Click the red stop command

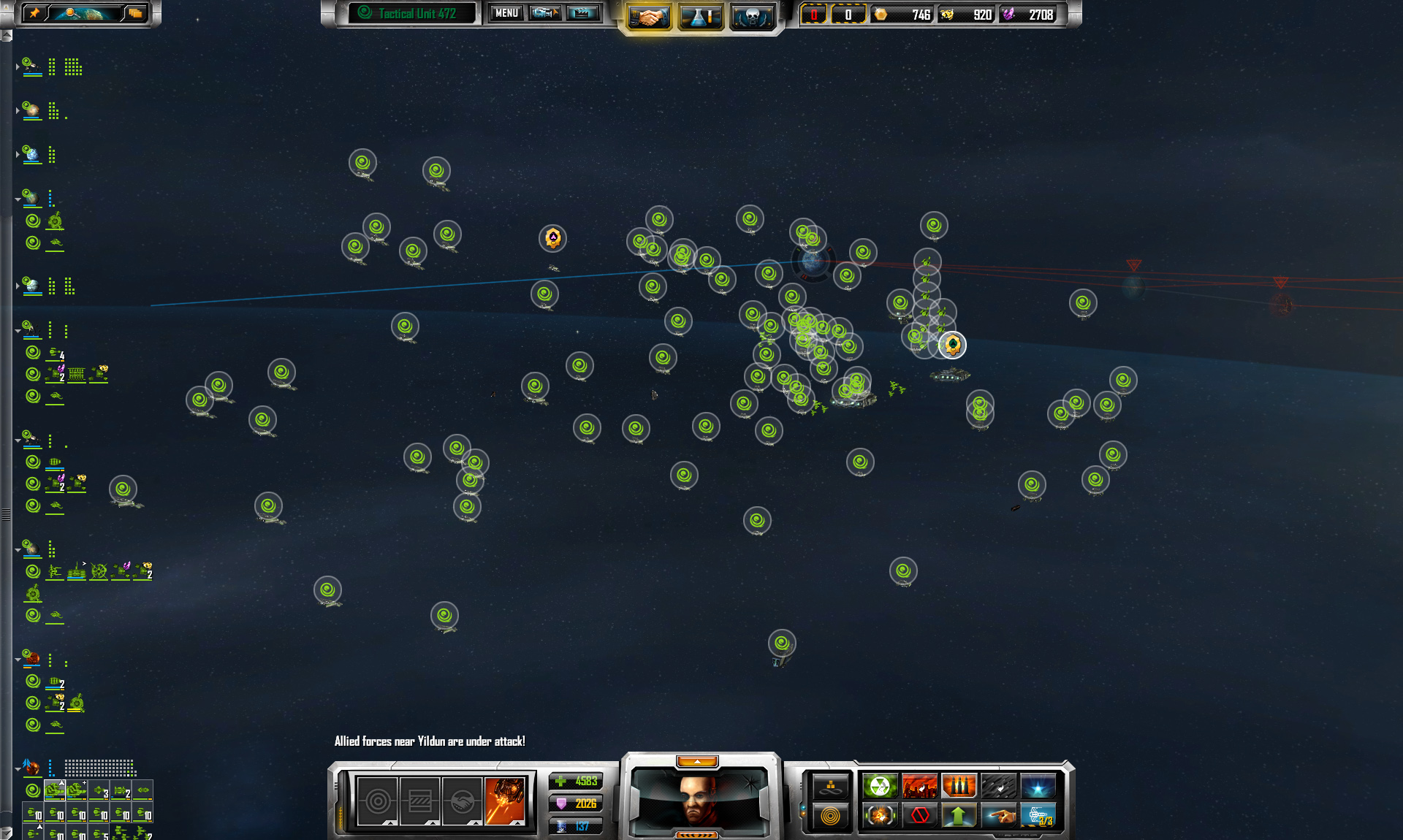tap(919, 814)
